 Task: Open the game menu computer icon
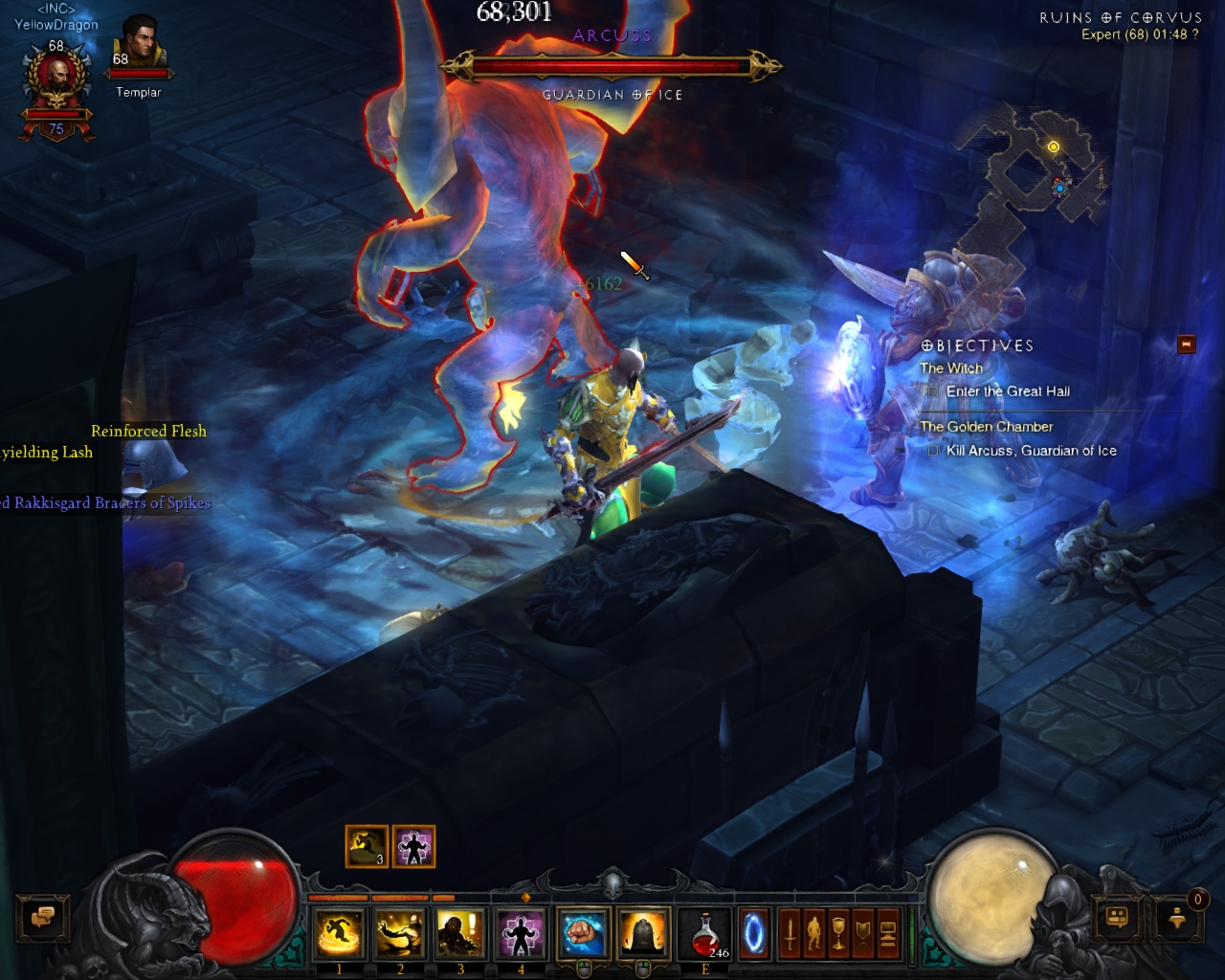tap(888, 933)
